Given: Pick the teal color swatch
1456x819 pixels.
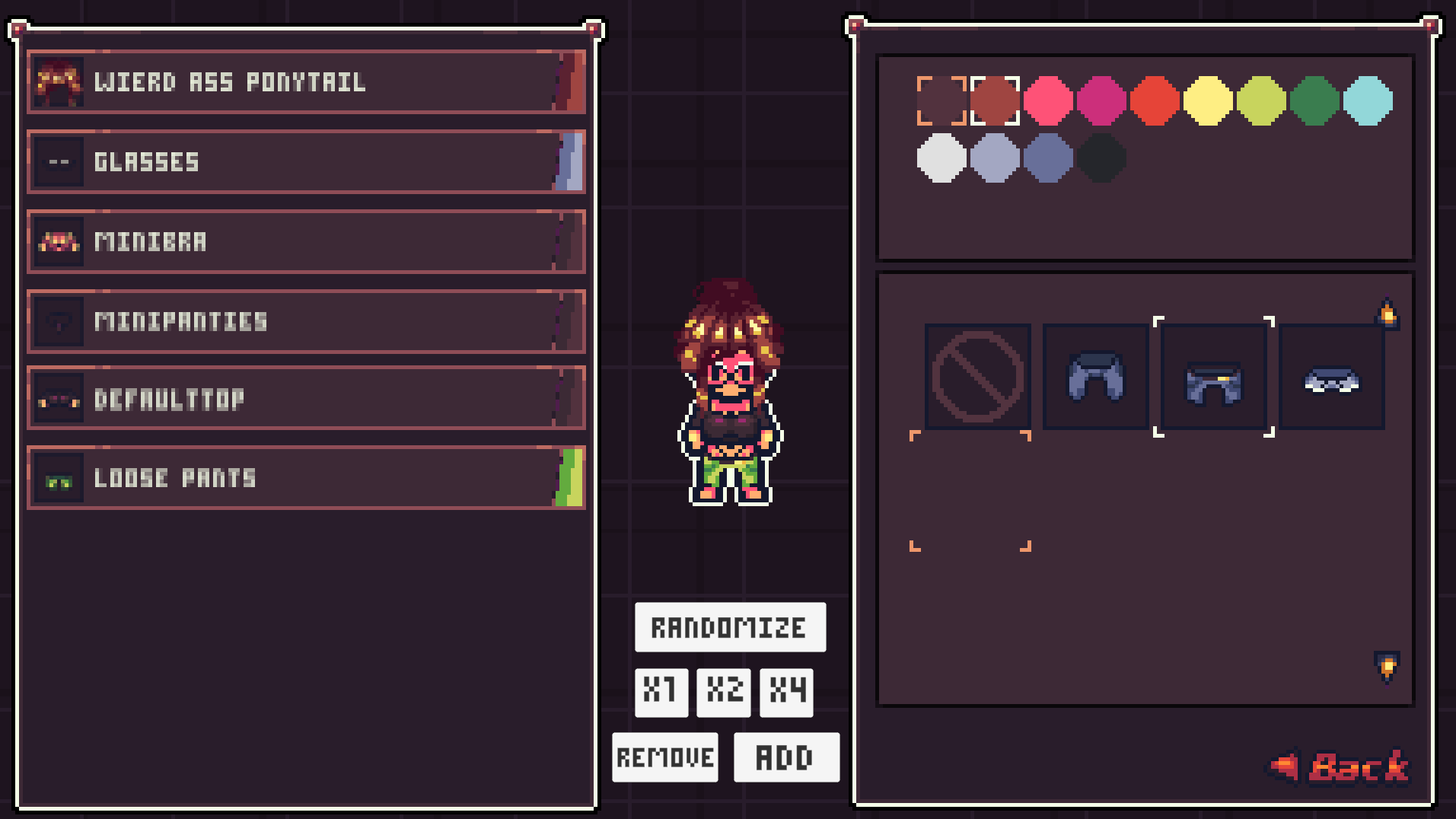Looking at the screenshot, I should point(1370,100).
